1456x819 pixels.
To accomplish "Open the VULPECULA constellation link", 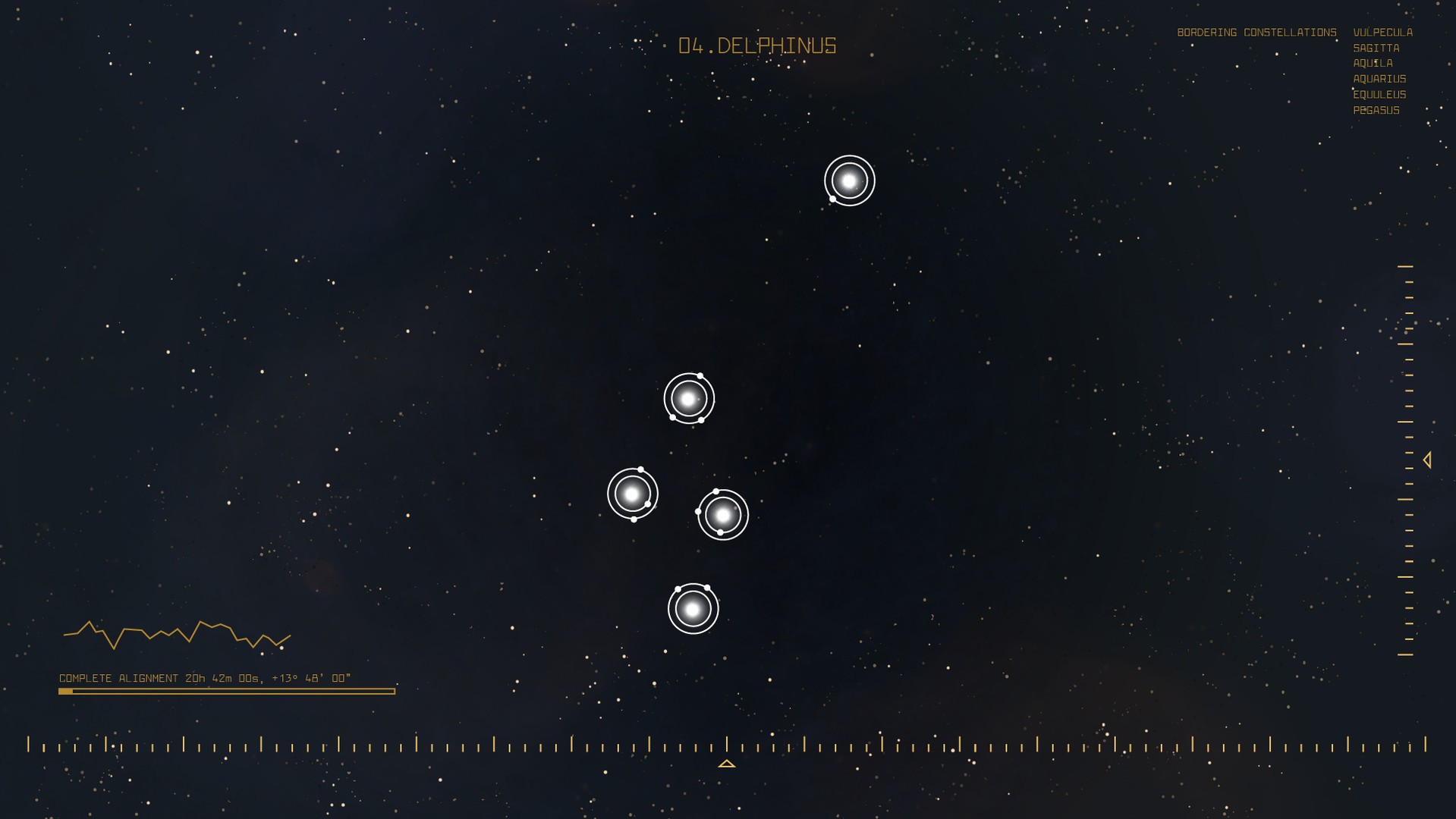I will 1382,32.
